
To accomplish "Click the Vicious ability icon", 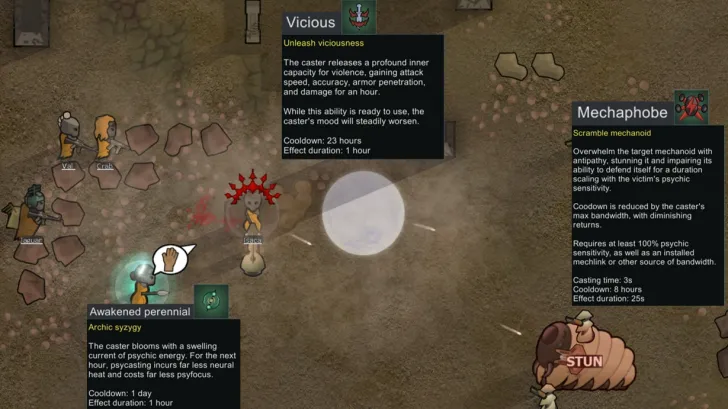I will [x=358, y=17].
